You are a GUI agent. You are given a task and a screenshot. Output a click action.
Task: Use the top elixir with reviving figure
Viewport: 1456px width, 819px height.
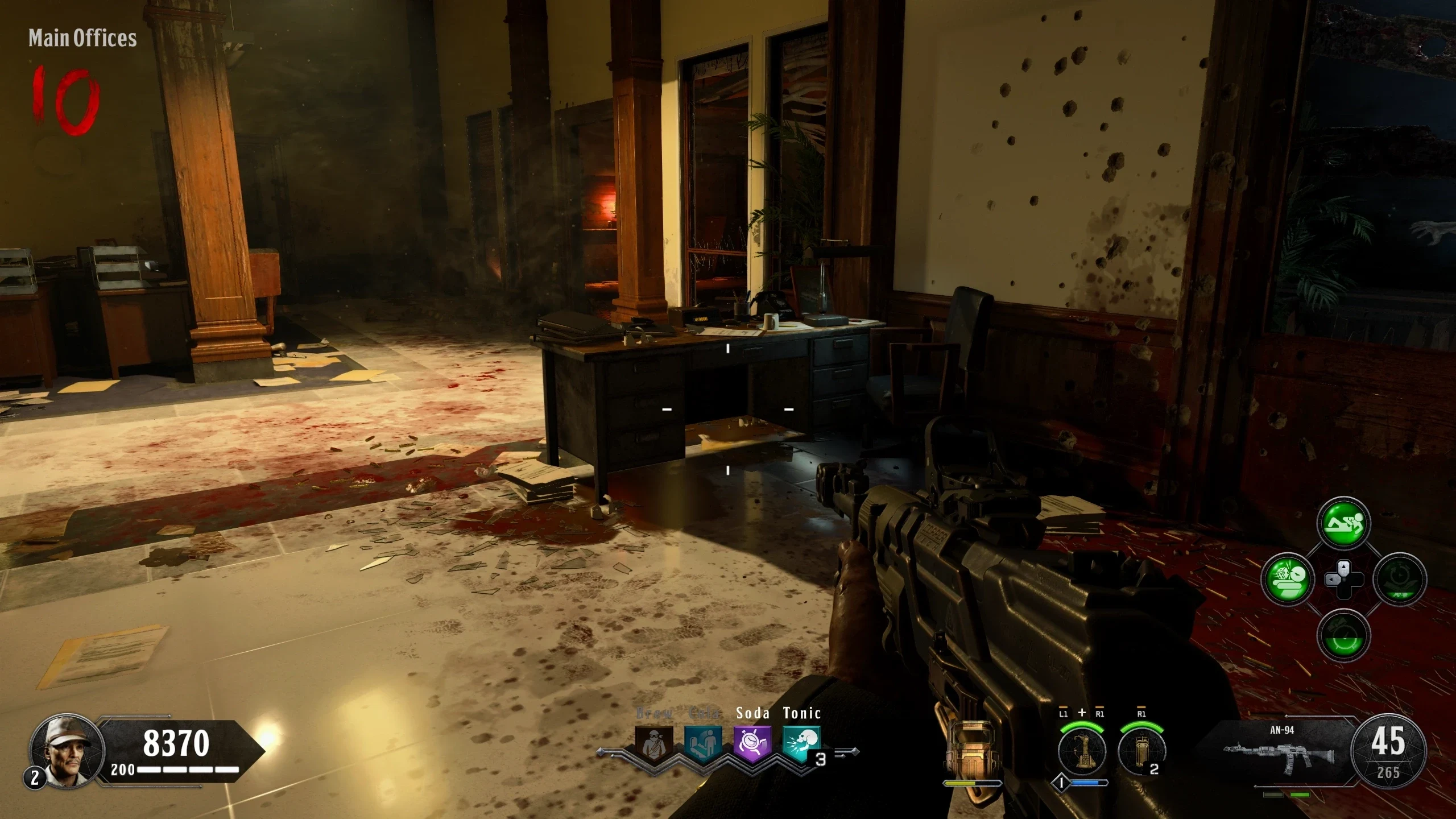(x=1343, y=523)
